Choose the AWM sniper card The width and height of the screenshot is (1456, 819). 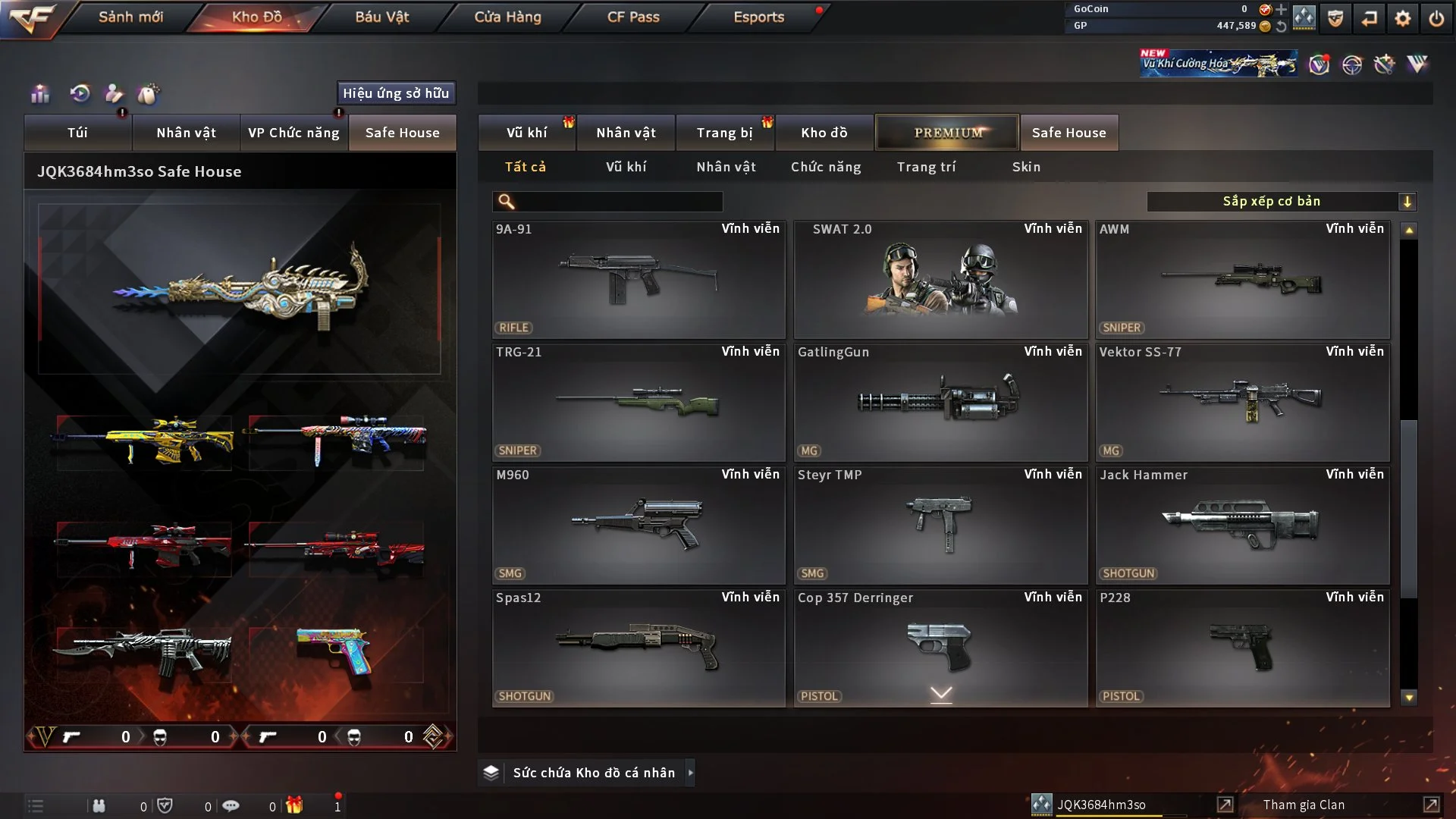click(x=1242, y=279)
